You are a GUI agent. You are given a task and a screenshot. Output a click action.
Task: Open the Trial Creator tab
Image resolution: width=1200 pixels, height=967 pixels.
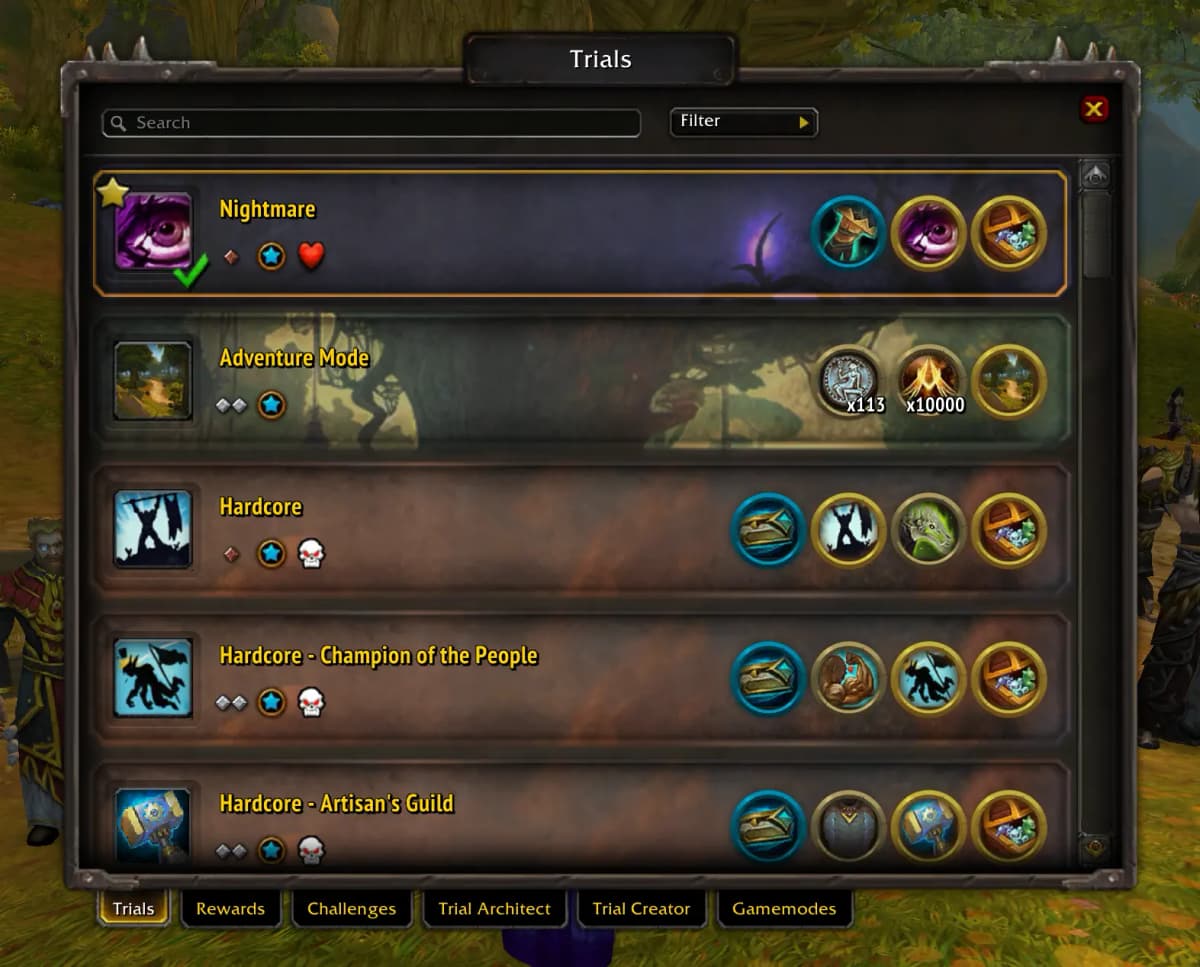[641, 908]
